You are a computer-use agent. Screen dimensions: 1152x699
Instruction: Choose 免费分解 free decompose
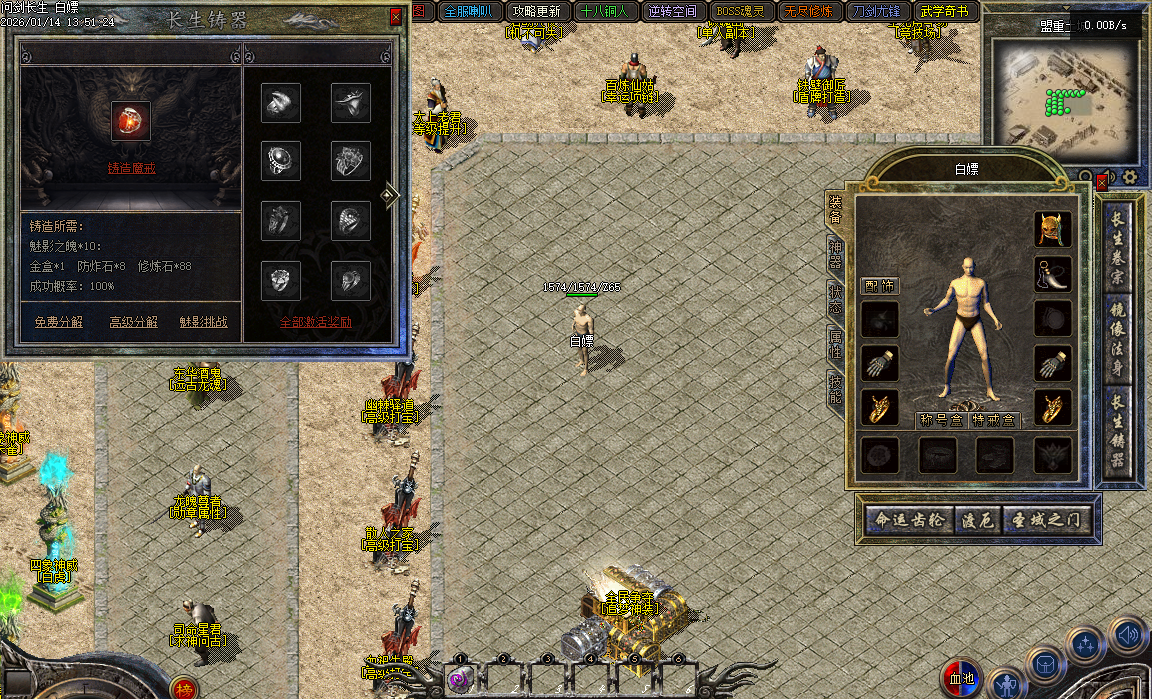tap(59, 322)
